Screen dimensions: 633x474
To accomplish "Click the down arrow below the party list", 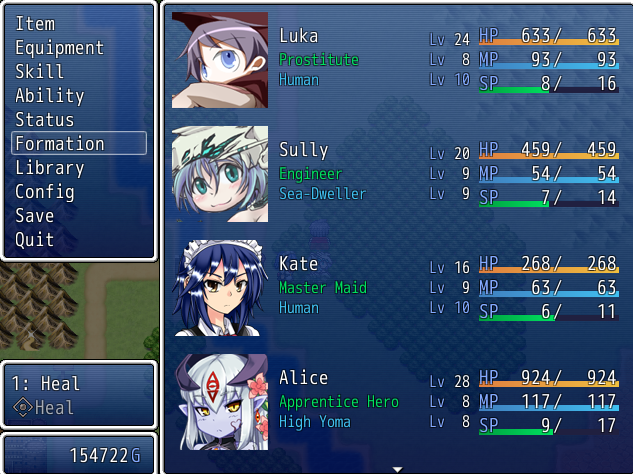I will point(397,468).
